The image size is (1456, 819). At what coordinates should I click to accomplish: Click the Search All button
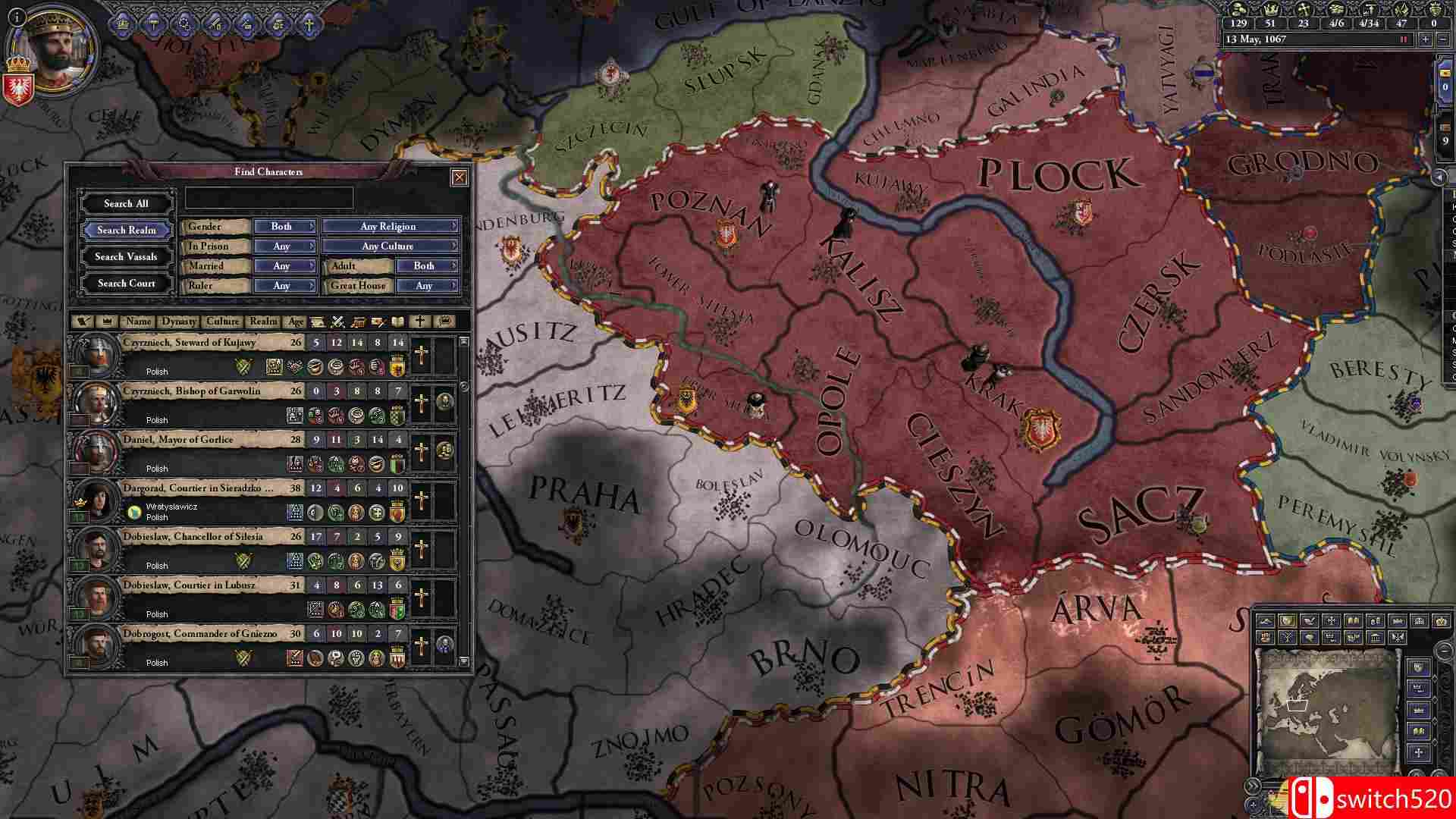(125, 202)
